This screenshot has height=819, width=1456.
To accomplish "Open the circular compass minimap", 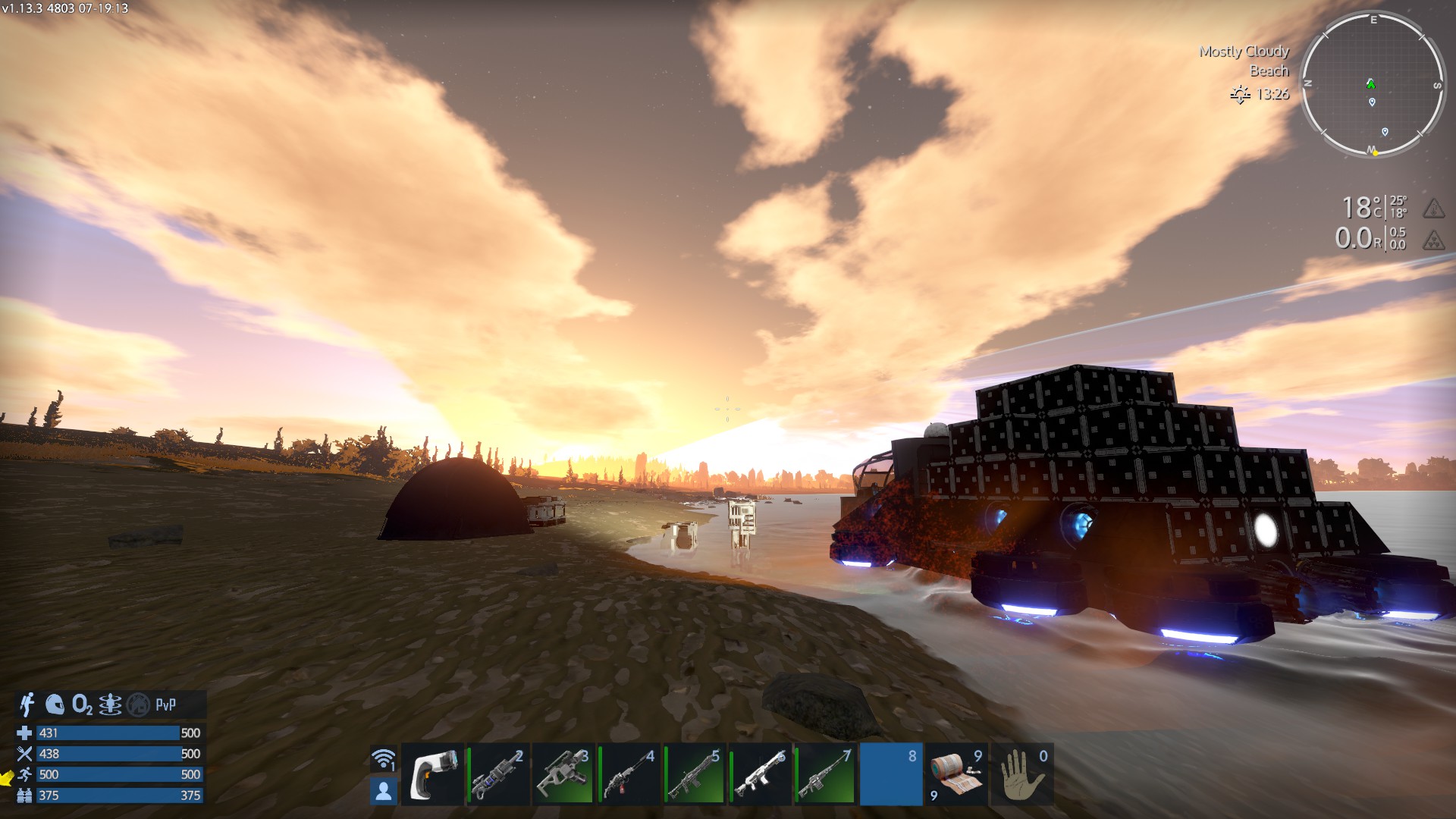I will point(1373,83).
